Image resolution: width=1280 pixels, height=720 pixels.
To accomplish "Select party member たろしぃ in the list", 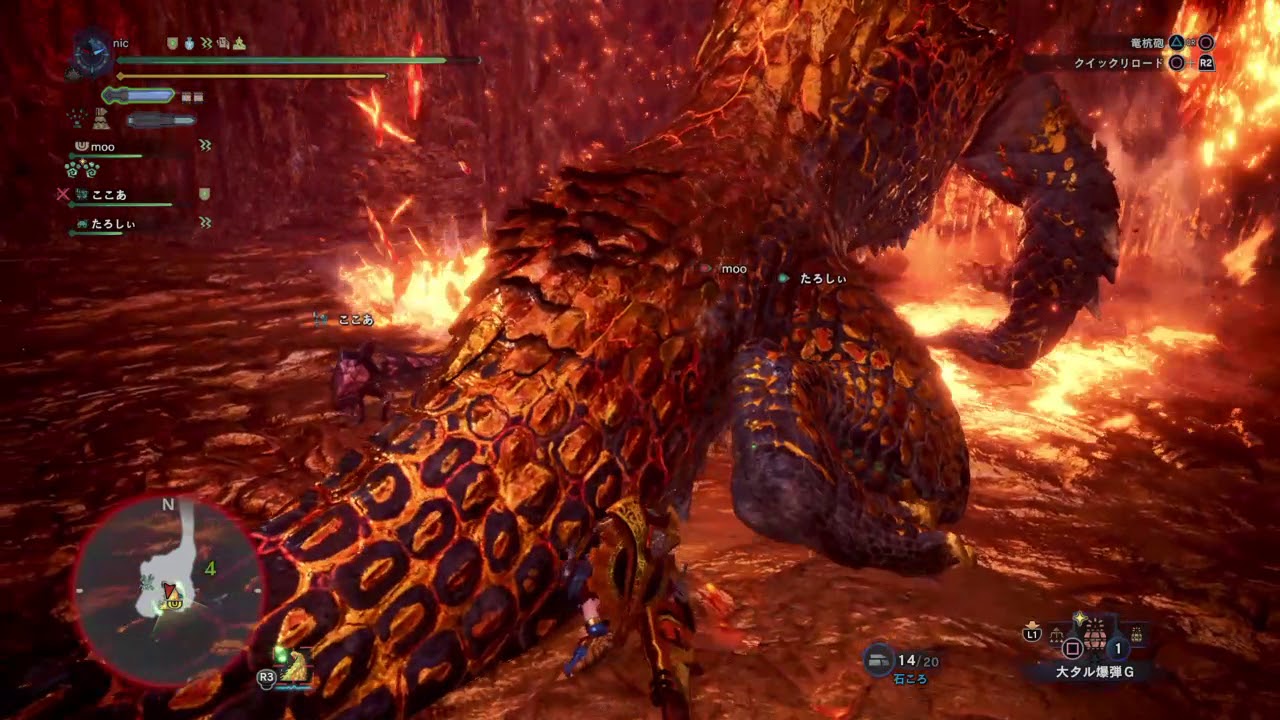I will coord(112,224).
